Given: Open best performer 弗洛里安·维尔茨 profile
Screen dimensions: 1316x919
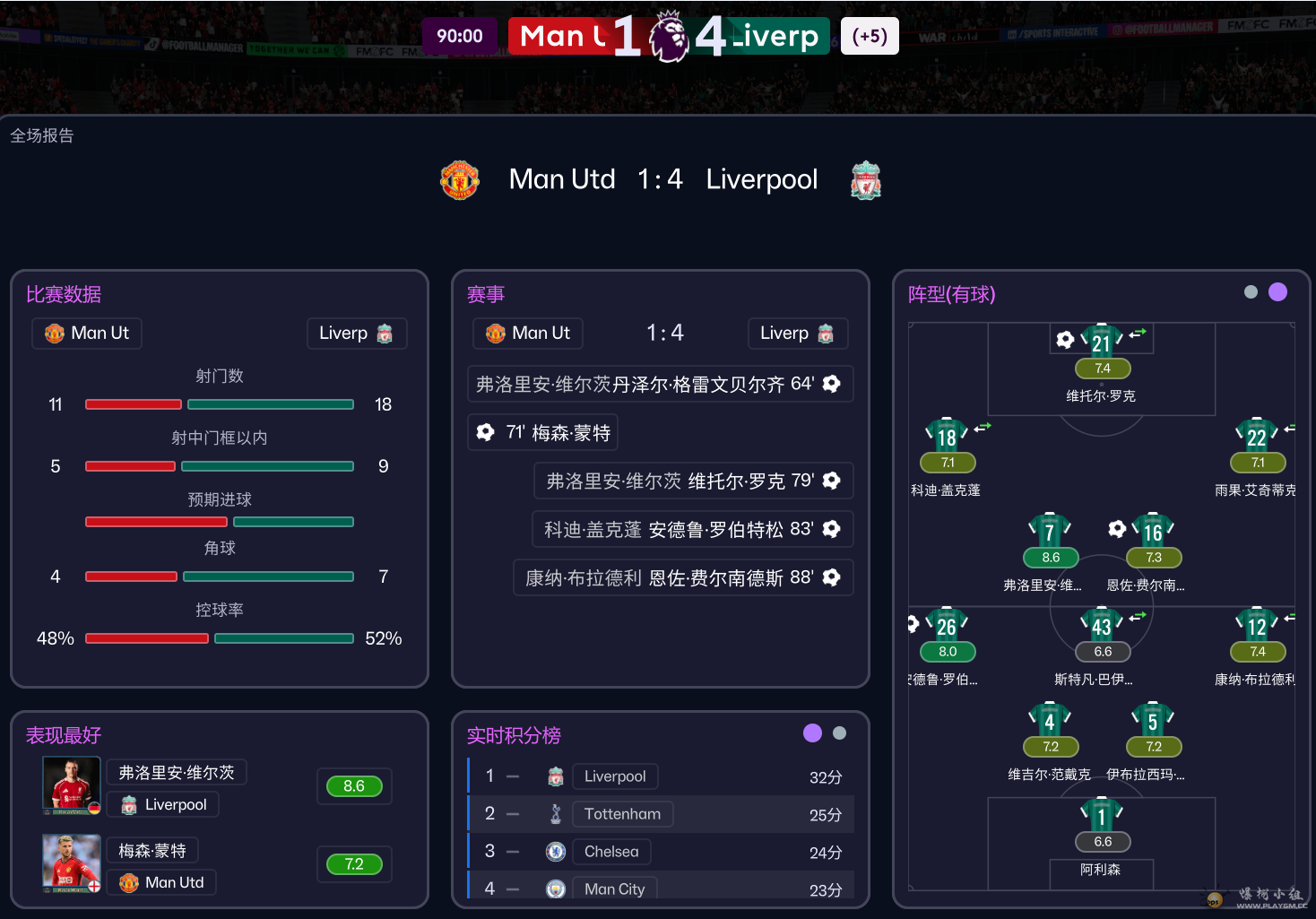Looking at the screenshot, I should (x=177, y=772).
